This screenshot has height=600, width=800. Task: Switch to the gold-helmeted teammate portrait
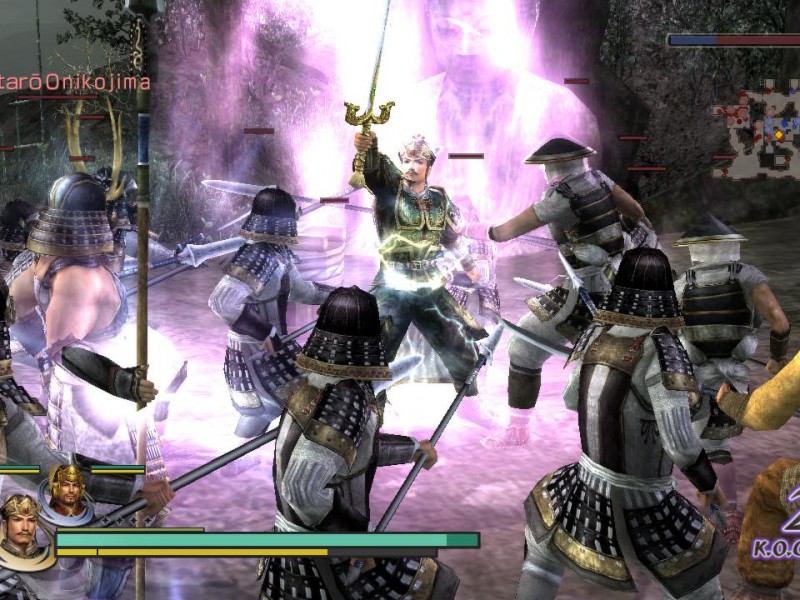[67, 490]
